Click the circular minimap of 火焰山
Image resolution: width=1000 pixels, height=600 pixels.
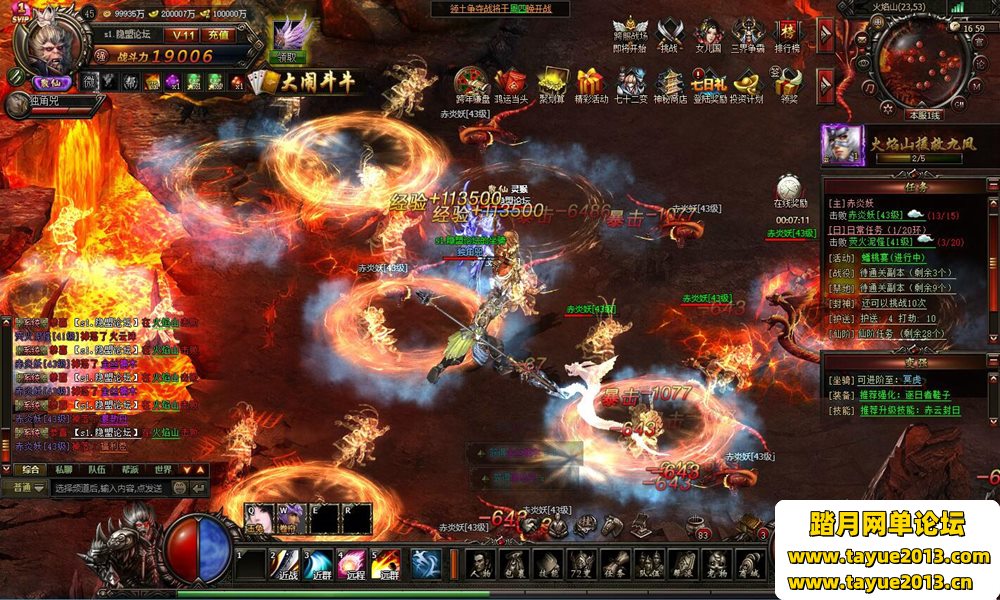(910, 63)
